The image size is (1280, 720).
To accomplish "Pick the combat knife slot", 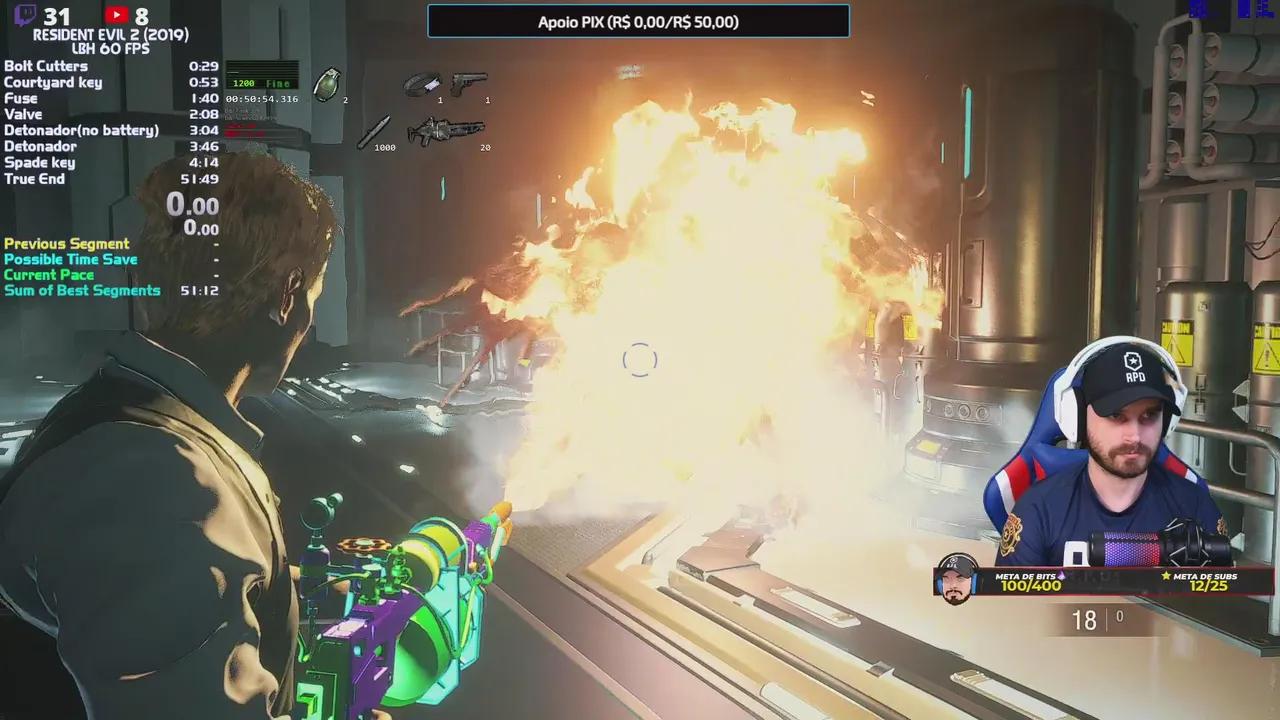I will [374, 131].
